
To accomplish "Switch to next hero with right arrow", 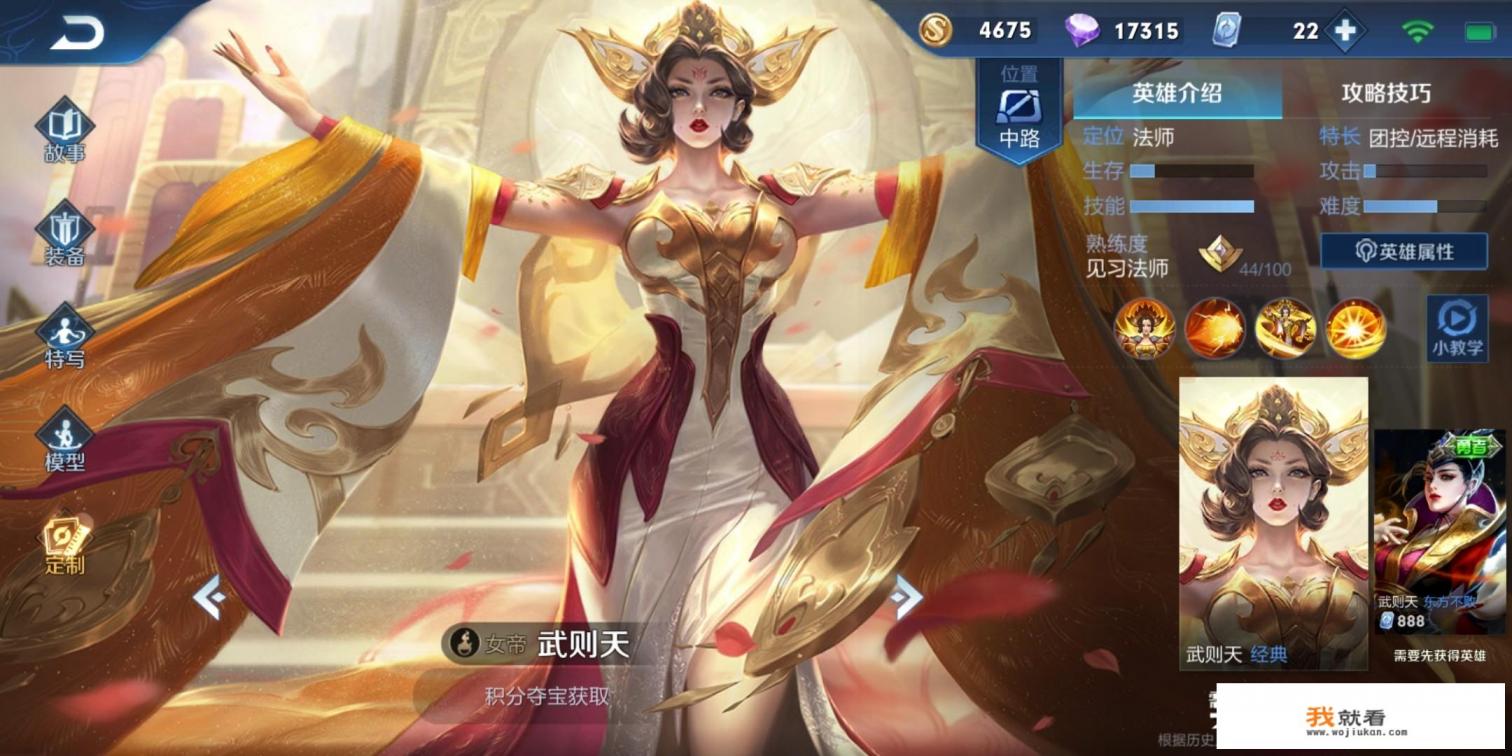I will click(906, 598).
